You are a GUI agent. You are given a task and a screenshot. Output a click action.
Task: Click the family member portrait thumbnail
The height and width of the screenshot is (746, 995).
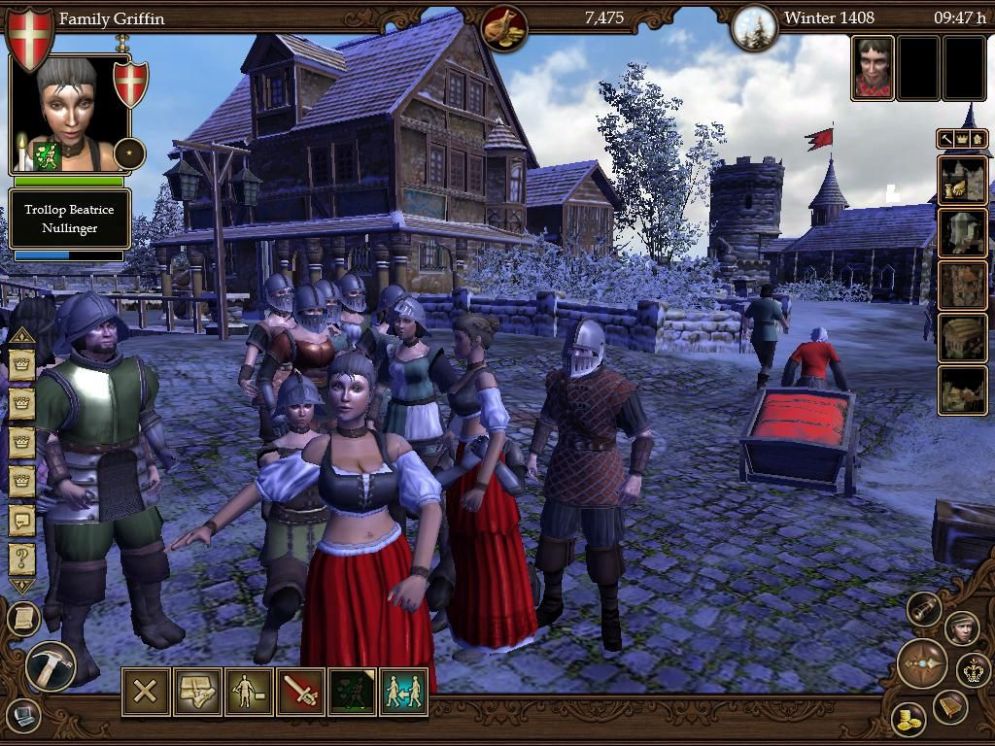pyautogui.click(x=873, y=68)
